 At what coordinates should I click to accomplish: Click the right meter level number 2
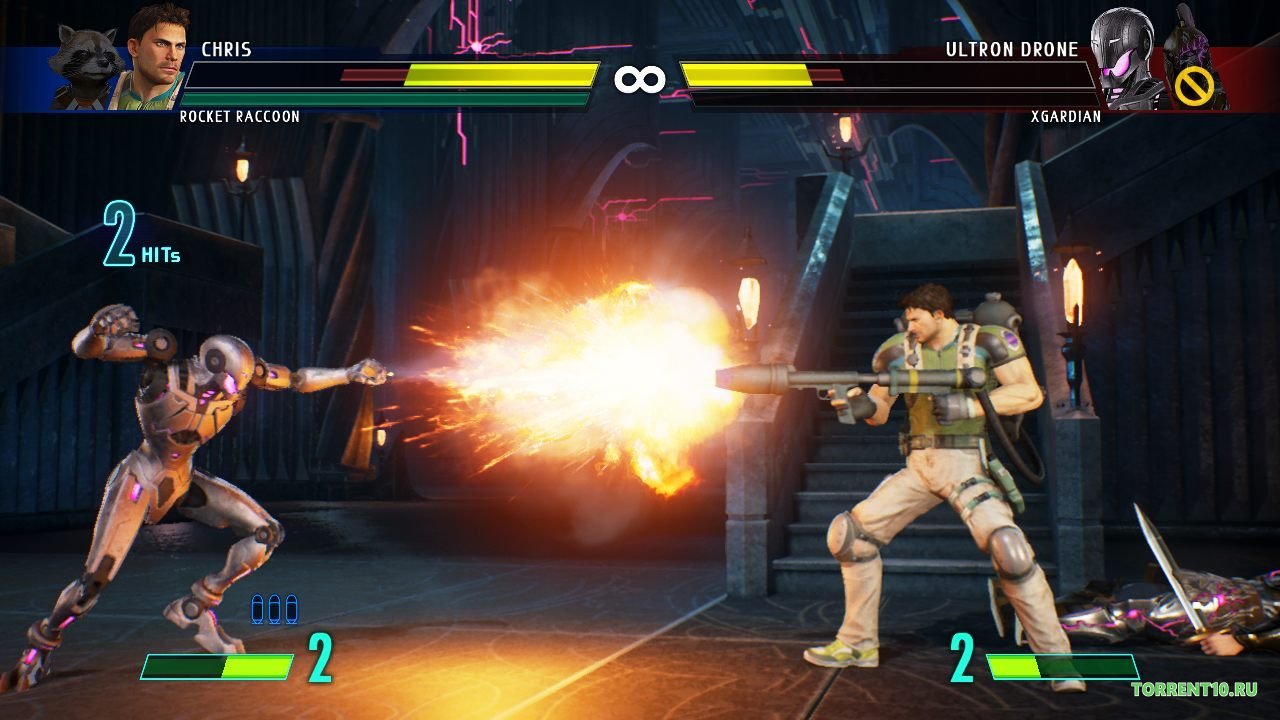coord(964,659)
